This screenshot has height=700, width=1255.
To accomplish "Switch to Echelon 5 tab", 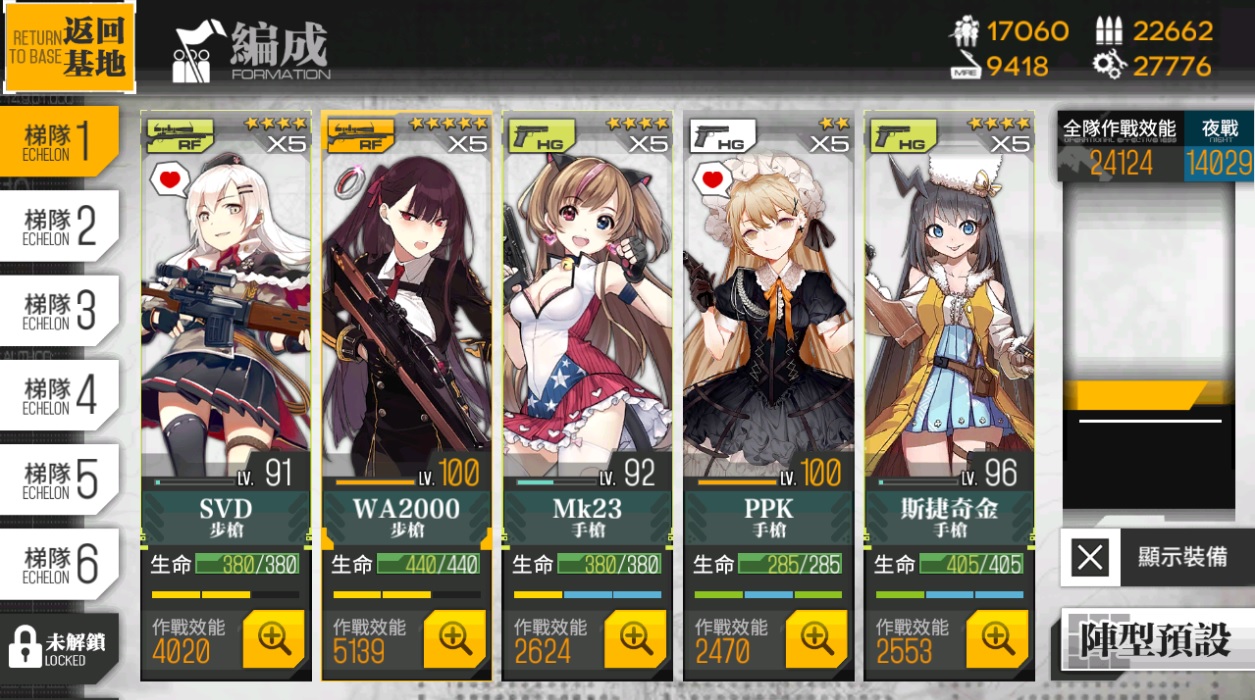I will tap(58, 479).
